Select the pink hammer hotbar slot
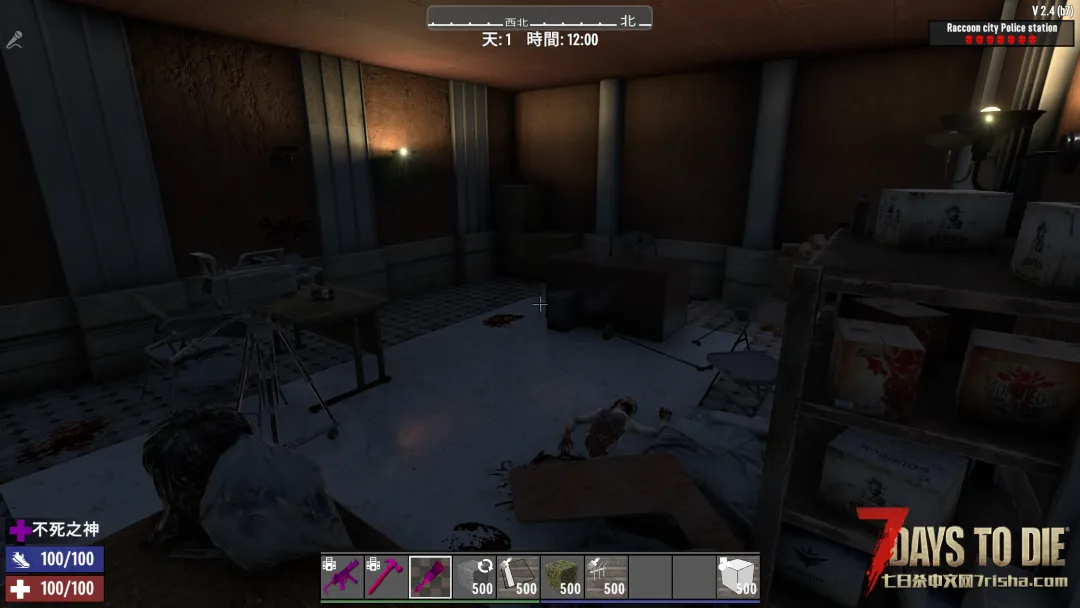The height and width of the screenshot is (608, 1080). pos(386,577)
